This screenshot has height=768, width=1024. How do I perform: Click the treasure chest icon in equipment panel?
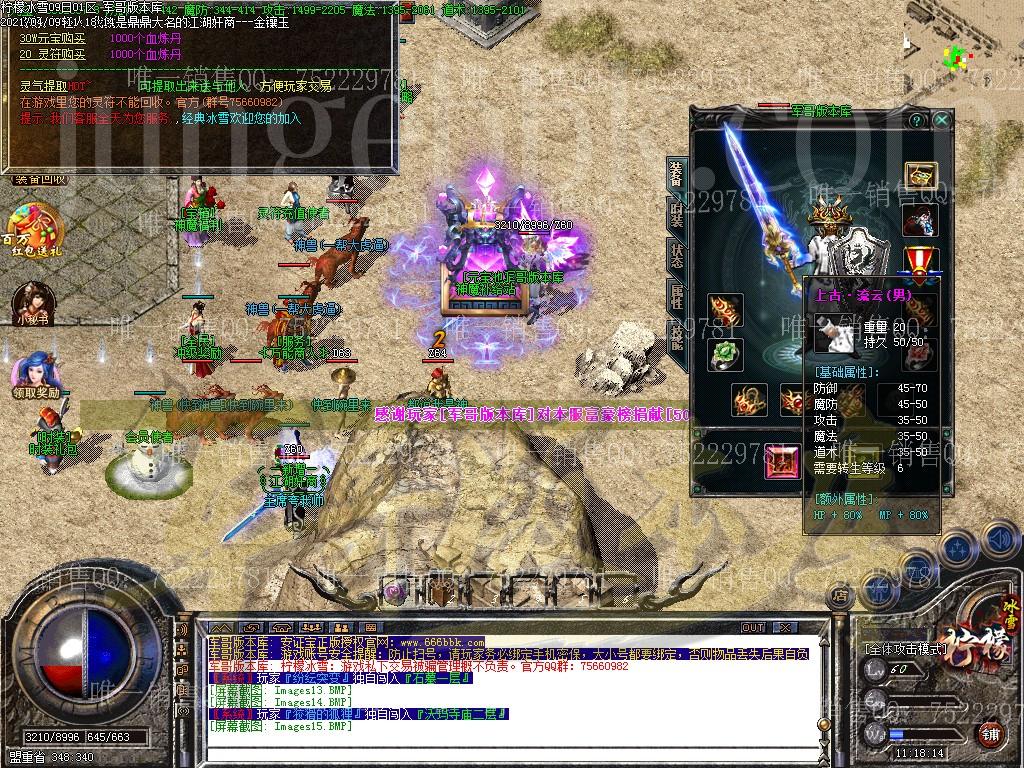(919, 176)
